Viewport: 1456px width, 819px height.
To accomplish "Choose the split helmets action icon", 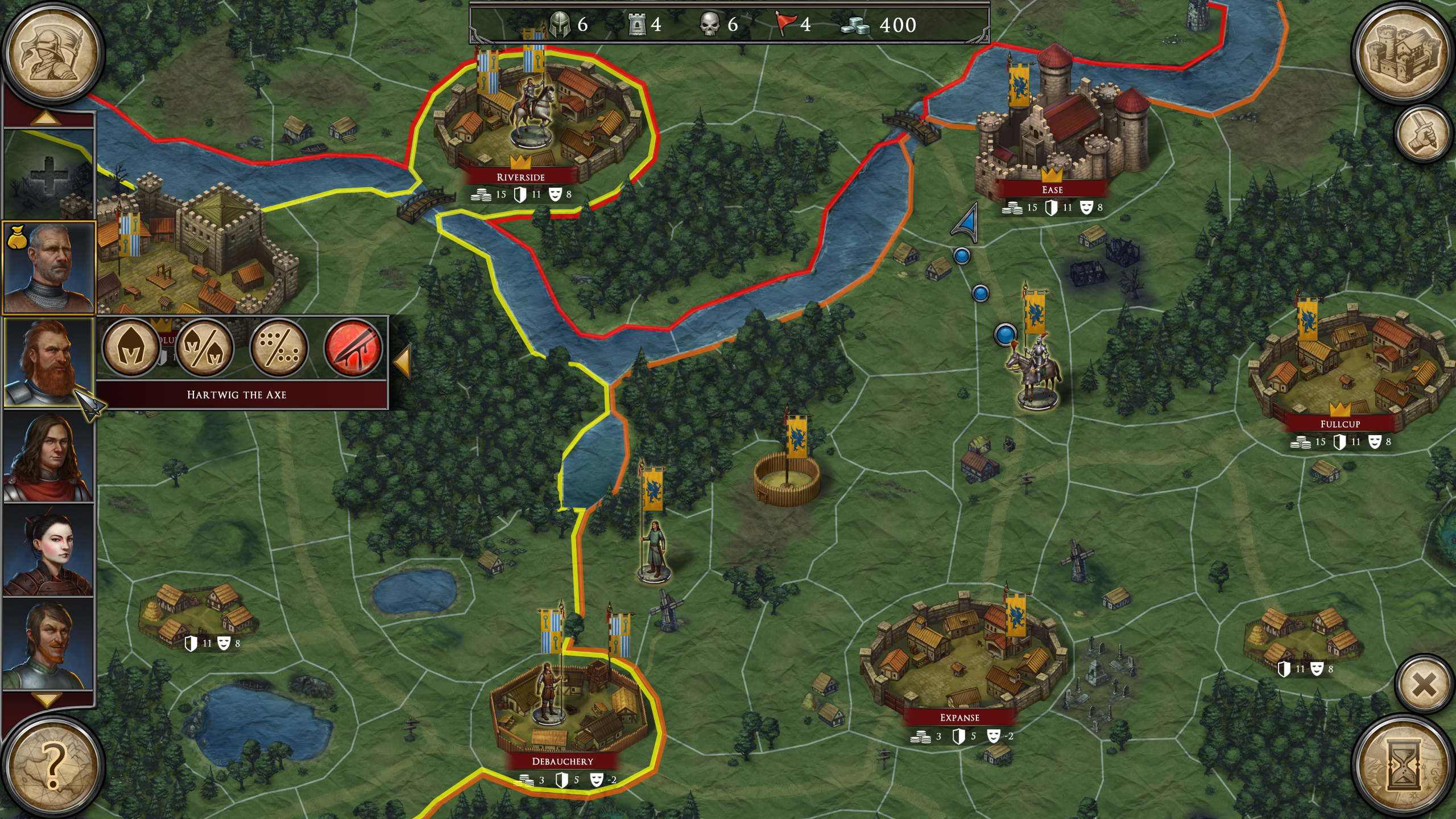I will click(x=205, y=348).
